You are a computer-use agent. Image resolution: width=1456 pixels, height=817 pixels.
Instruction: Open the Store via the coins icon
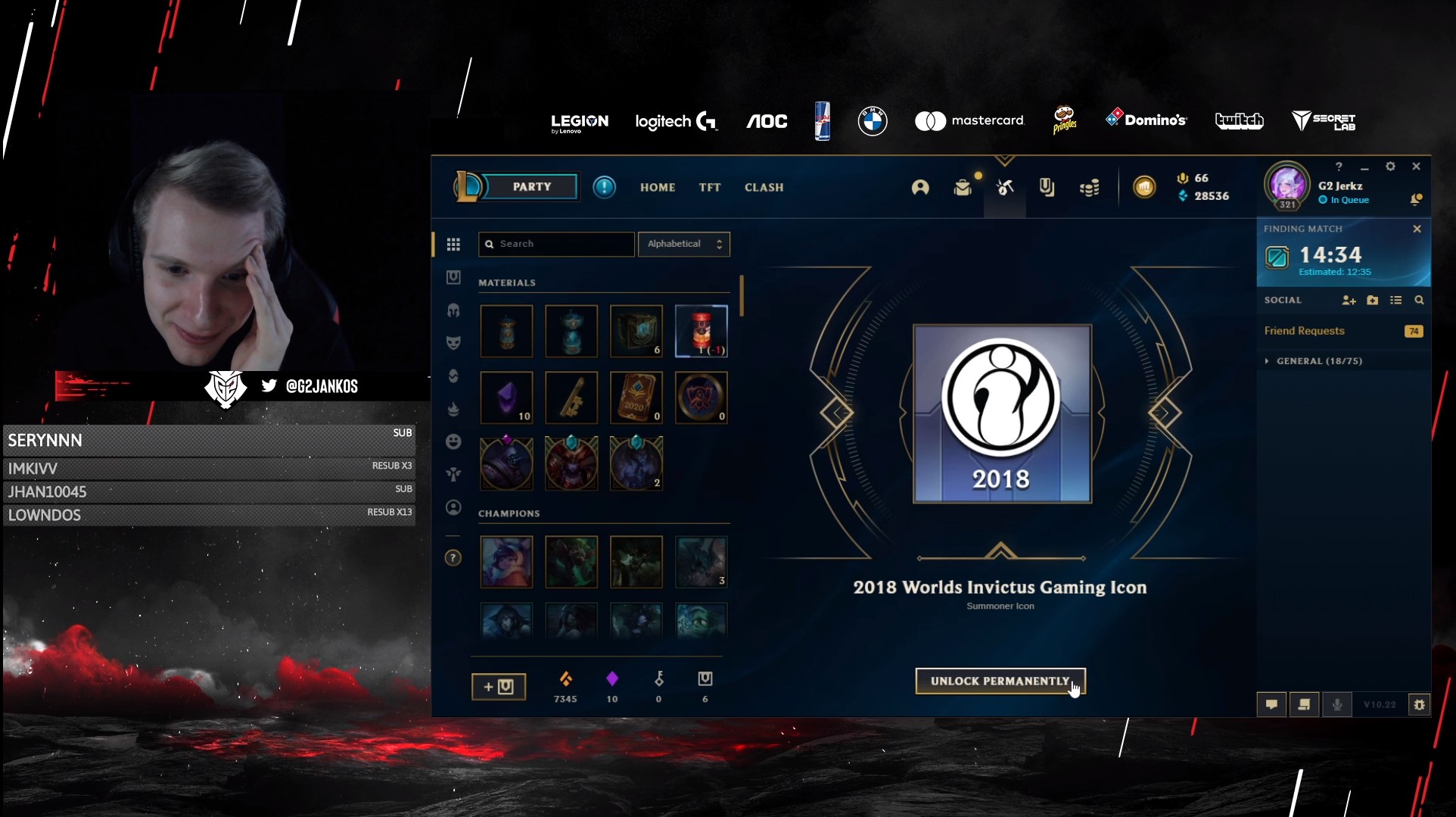(x=1090, y=188)
